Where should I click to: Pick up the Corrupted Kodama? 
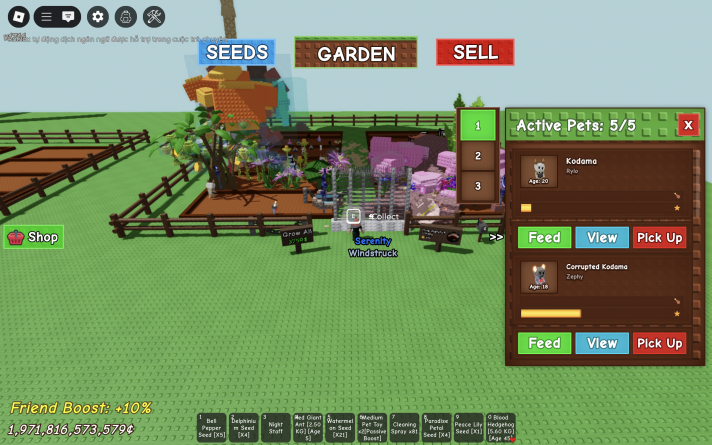click(659, 343)
